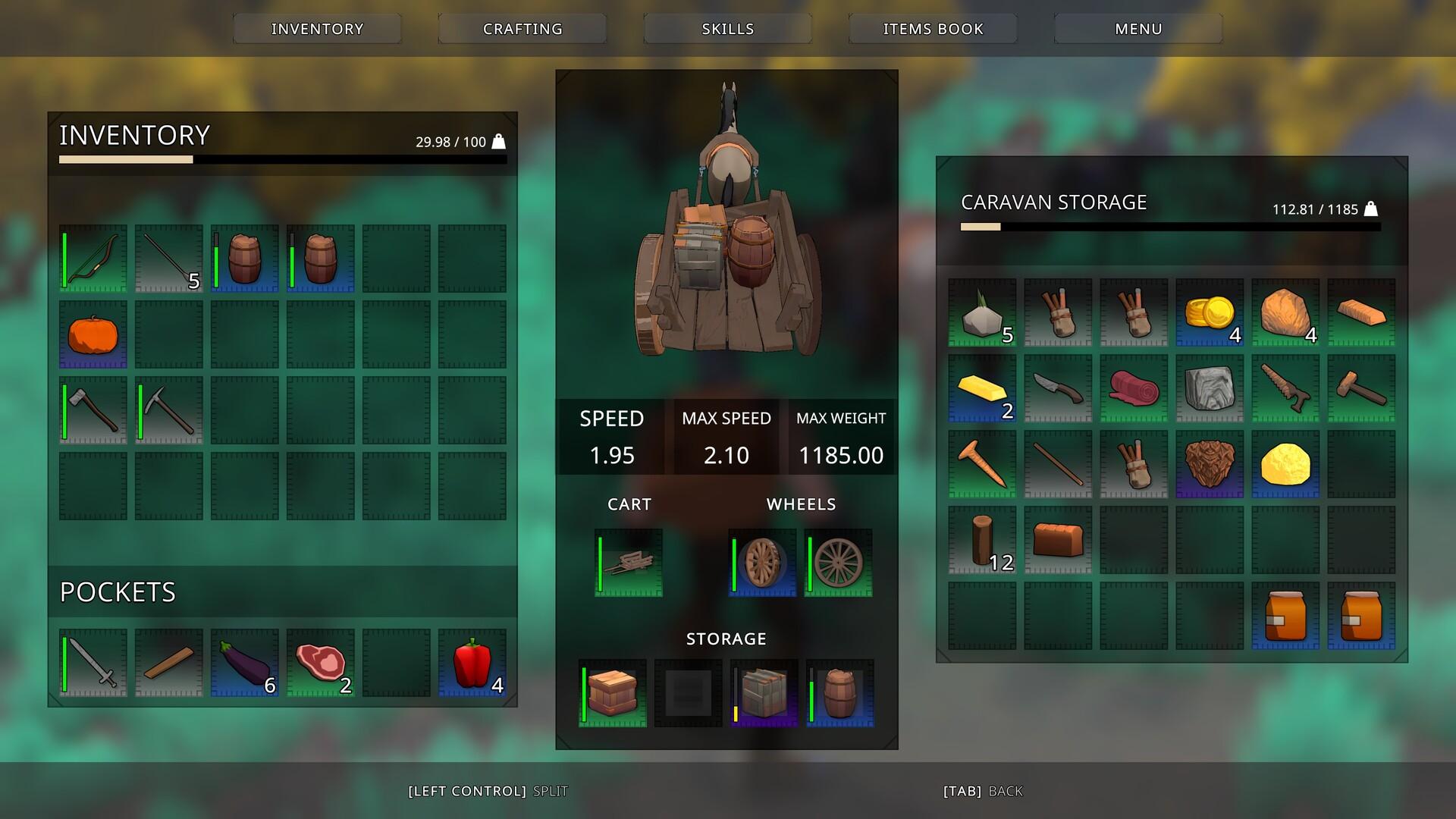
Task: Open the Menu button
Action: 1137,28
